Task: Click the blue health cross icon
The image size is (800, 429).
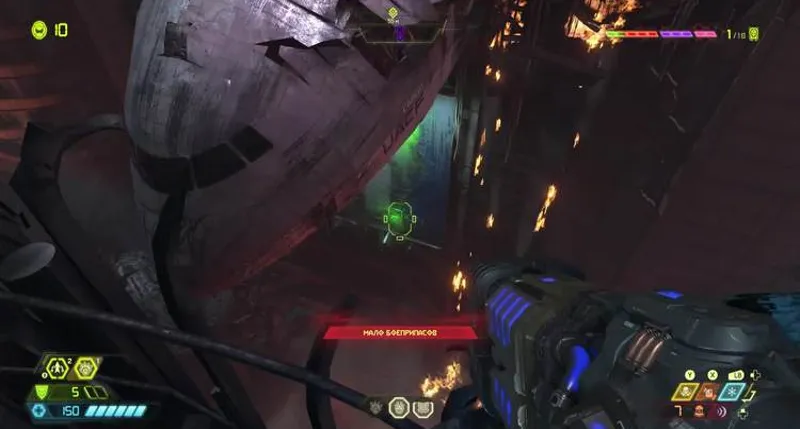Action: 40,410
